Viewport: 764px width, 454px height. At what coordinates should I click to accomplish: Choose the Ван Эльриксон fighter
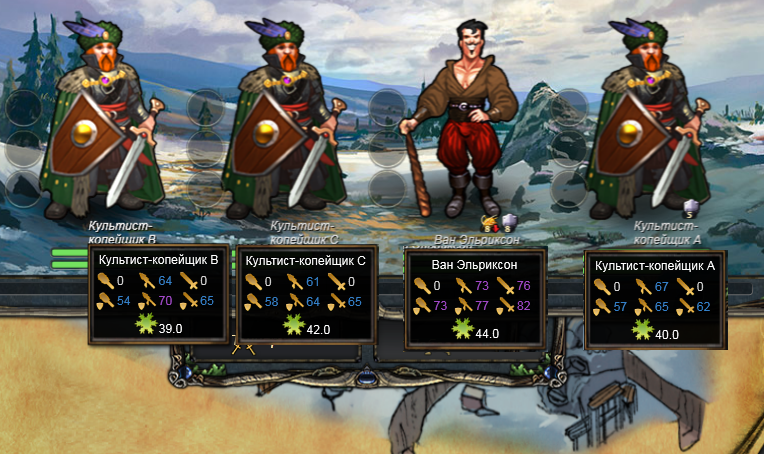click(x=462, y=120)
